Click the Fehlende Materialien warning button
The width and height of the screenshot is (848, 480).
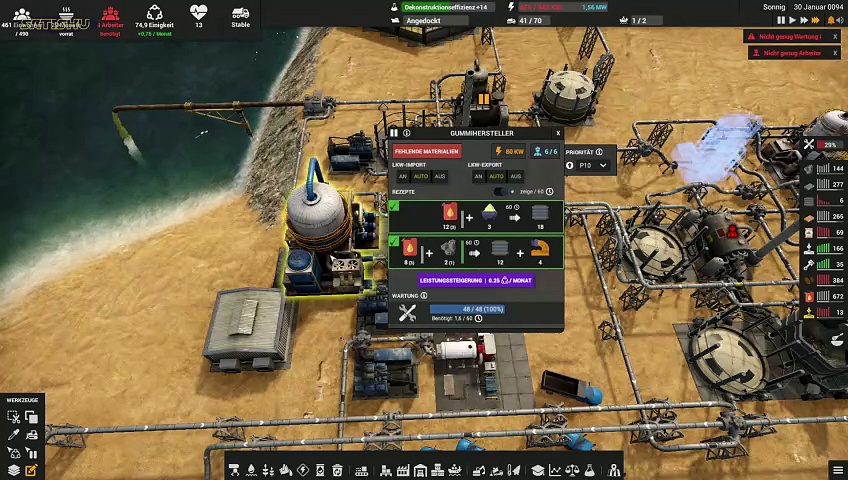coord(426,151)
